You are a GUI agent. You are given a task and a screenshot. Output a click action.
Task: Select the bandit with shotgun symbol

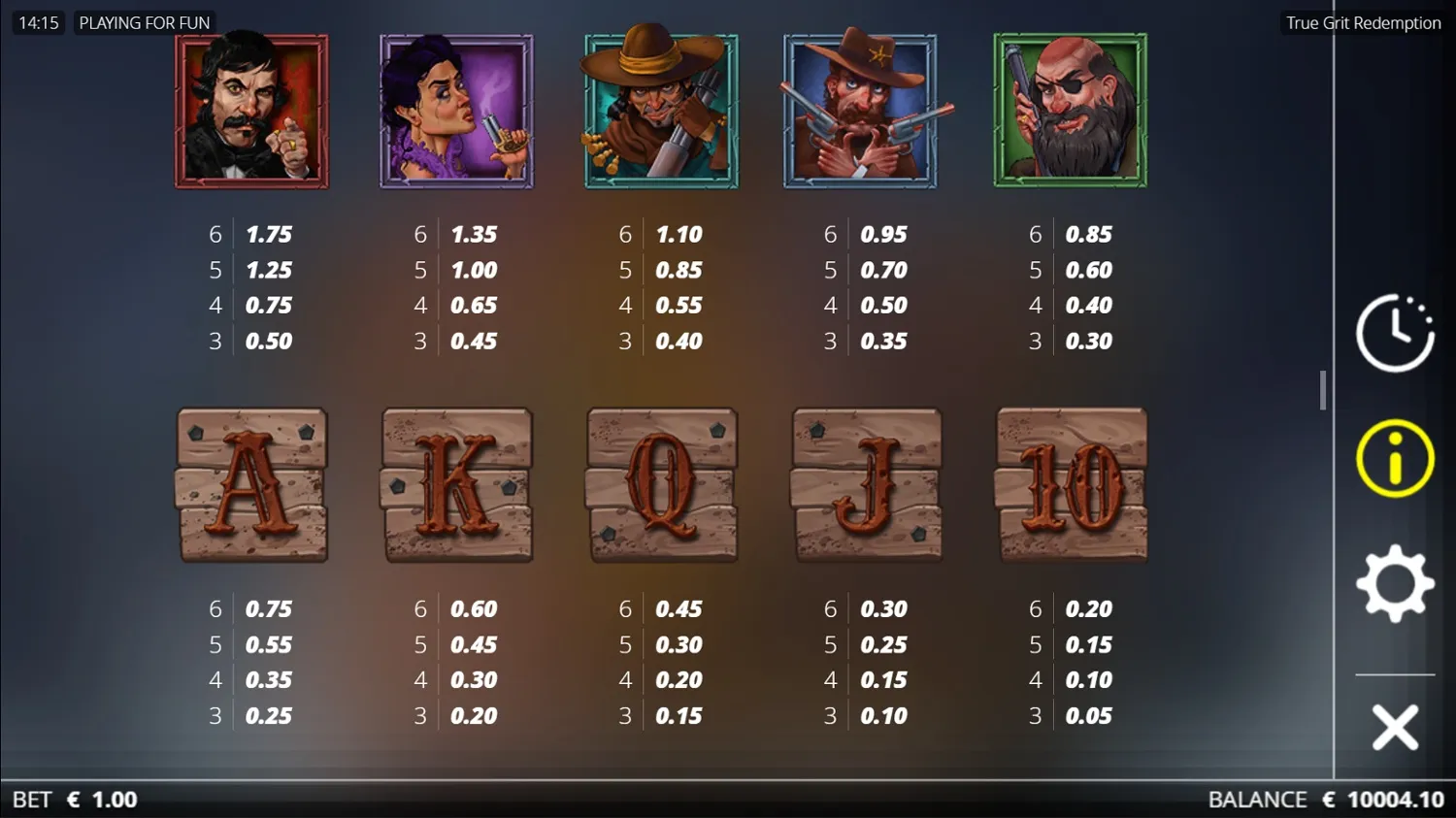tap(661, 110)
